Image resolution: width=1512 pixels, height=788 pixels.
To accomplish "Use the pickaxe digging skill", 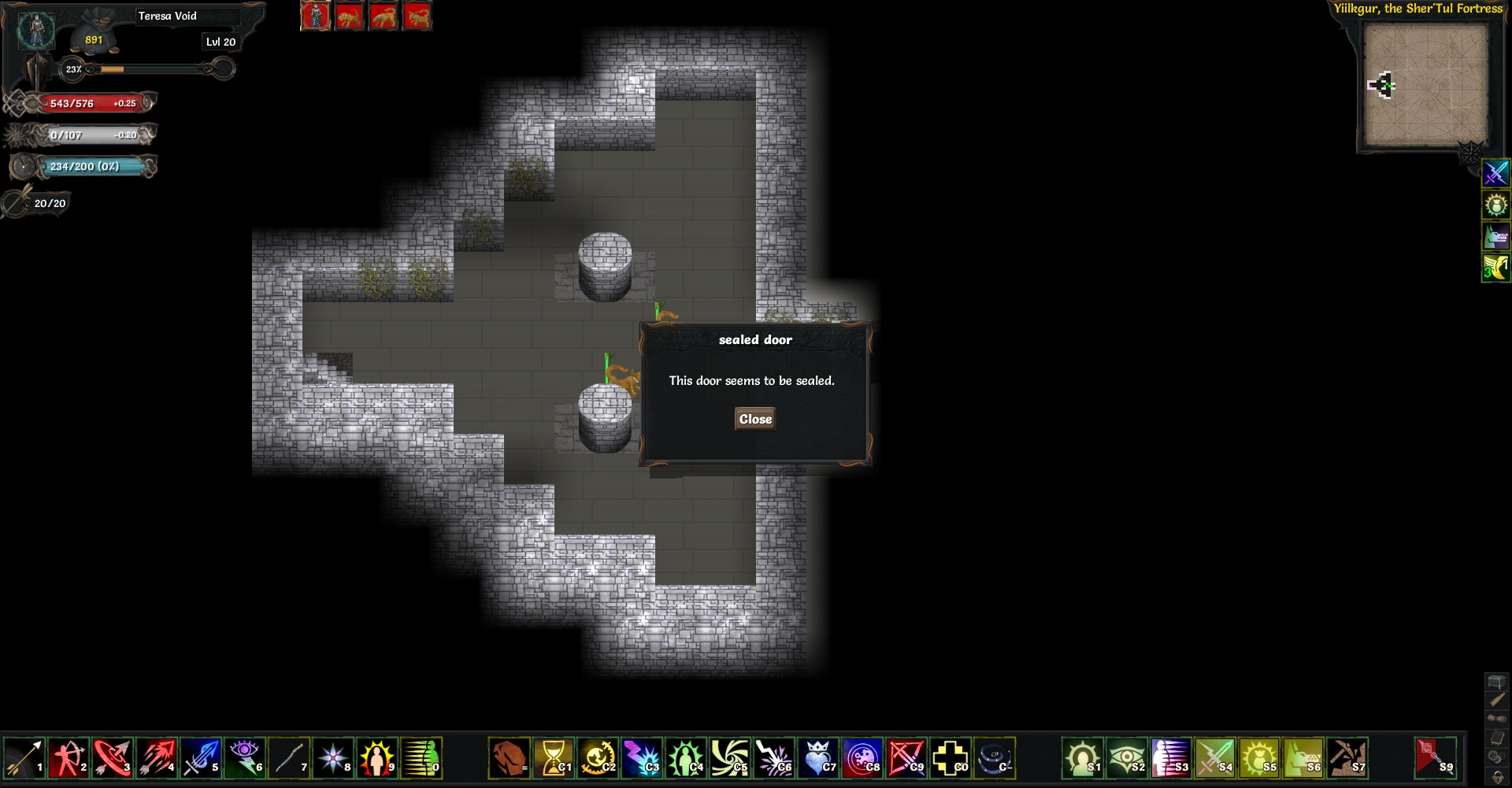I will point(1347,758).
